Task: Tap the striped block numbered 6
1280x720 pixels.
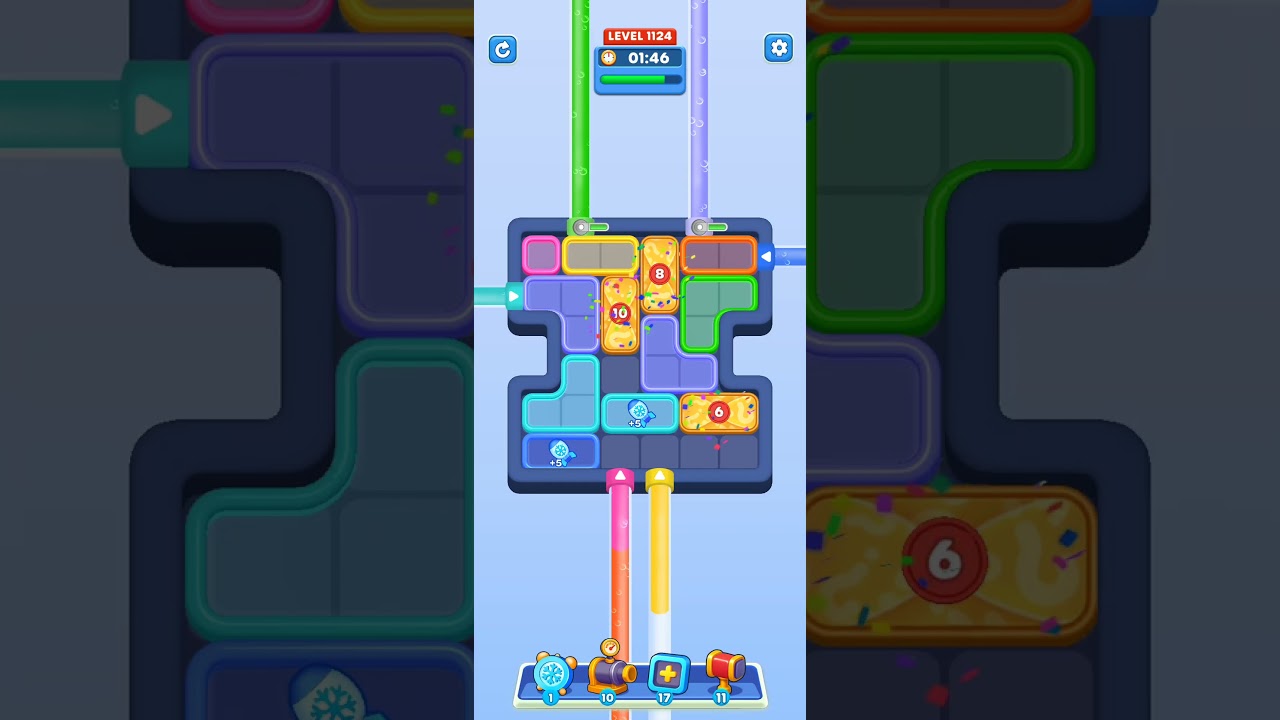Action: (719, 410)
